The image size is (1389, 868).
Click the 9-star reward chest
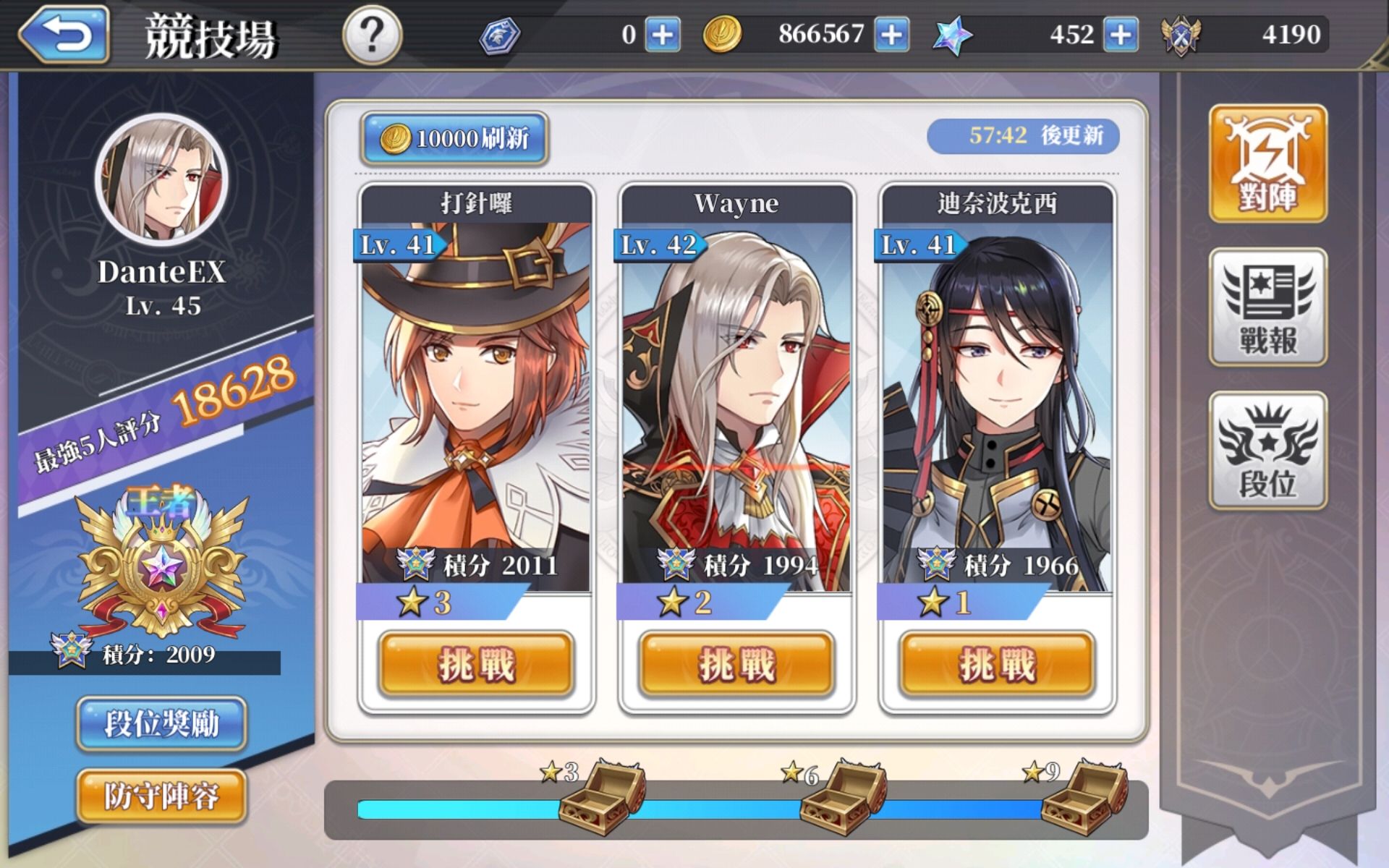point(1084,797)
